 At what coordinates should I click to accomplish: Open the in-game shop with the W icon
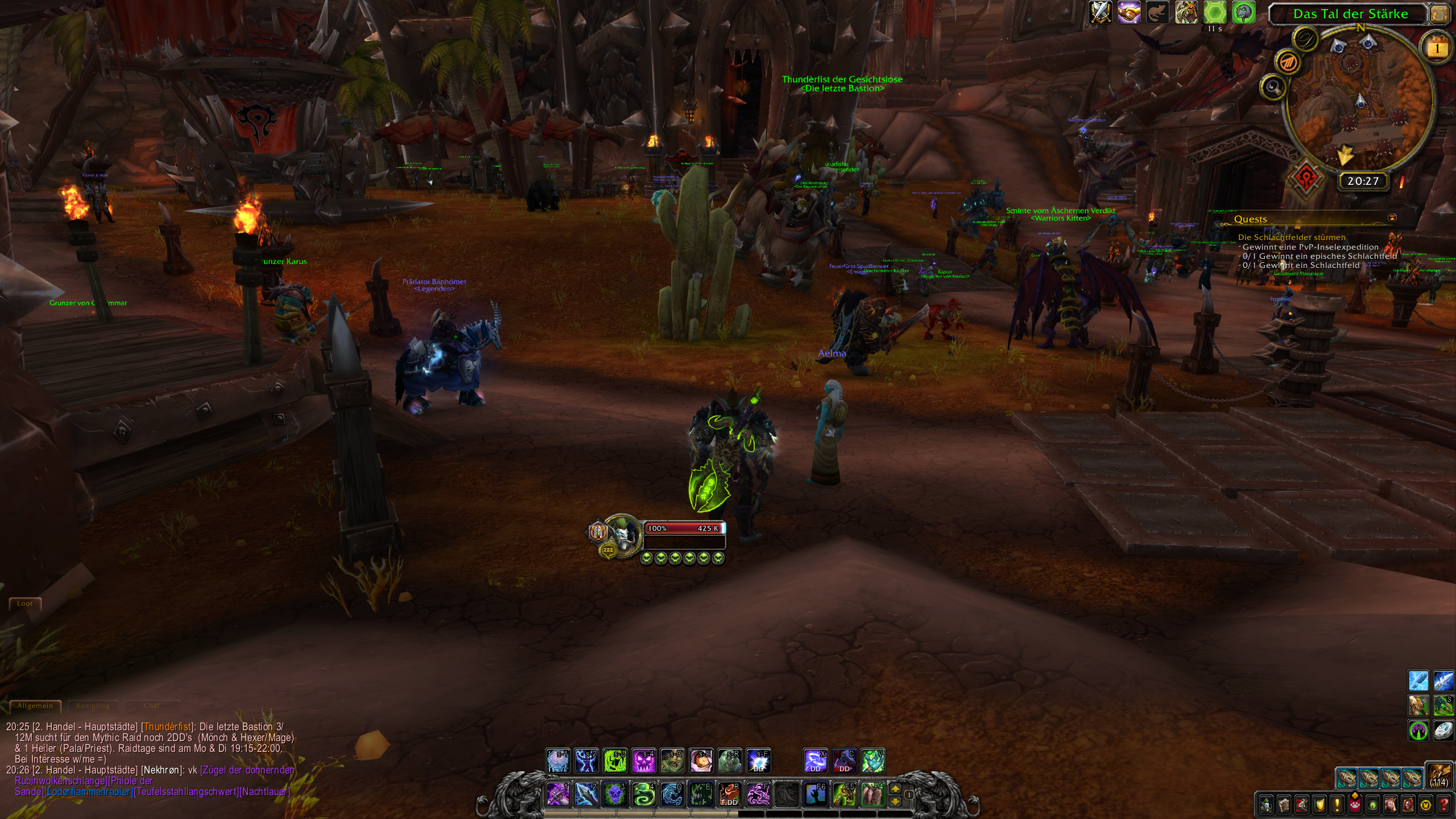pos(1426,804)
